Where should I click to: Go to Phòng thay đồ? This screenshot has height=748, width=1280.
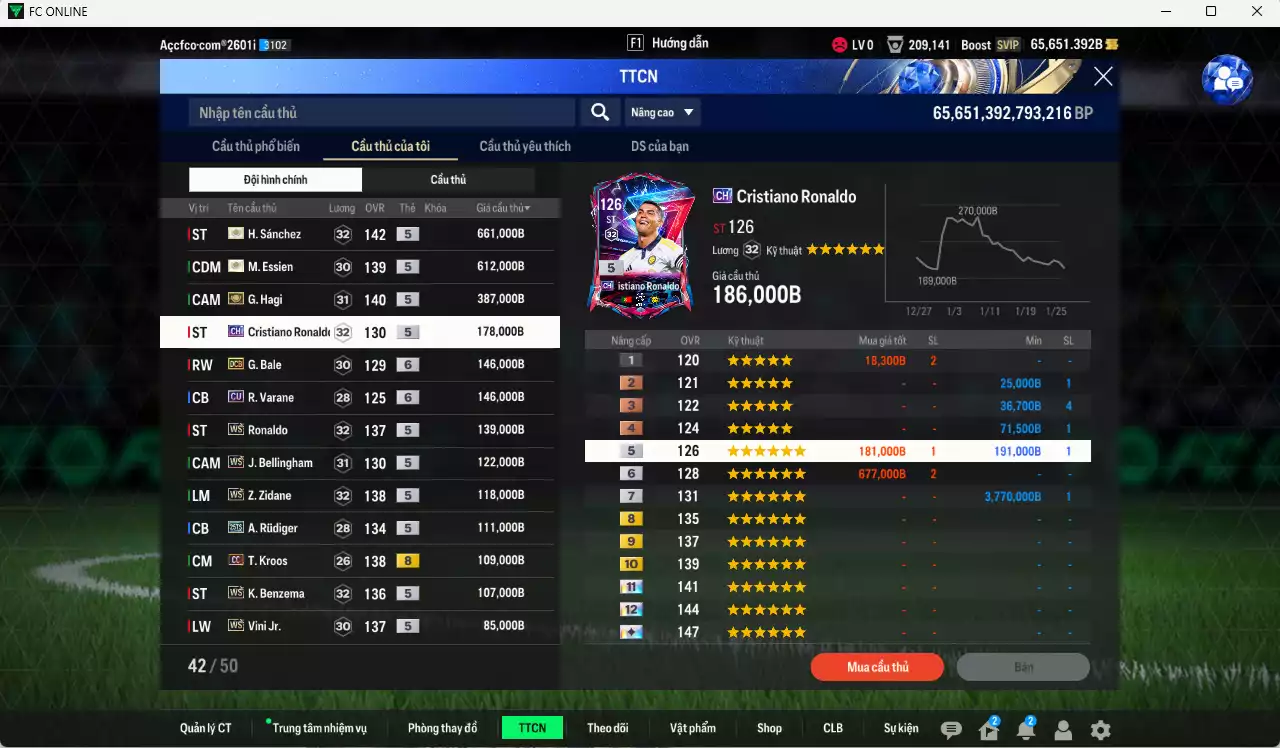click(x=442, y=728)
